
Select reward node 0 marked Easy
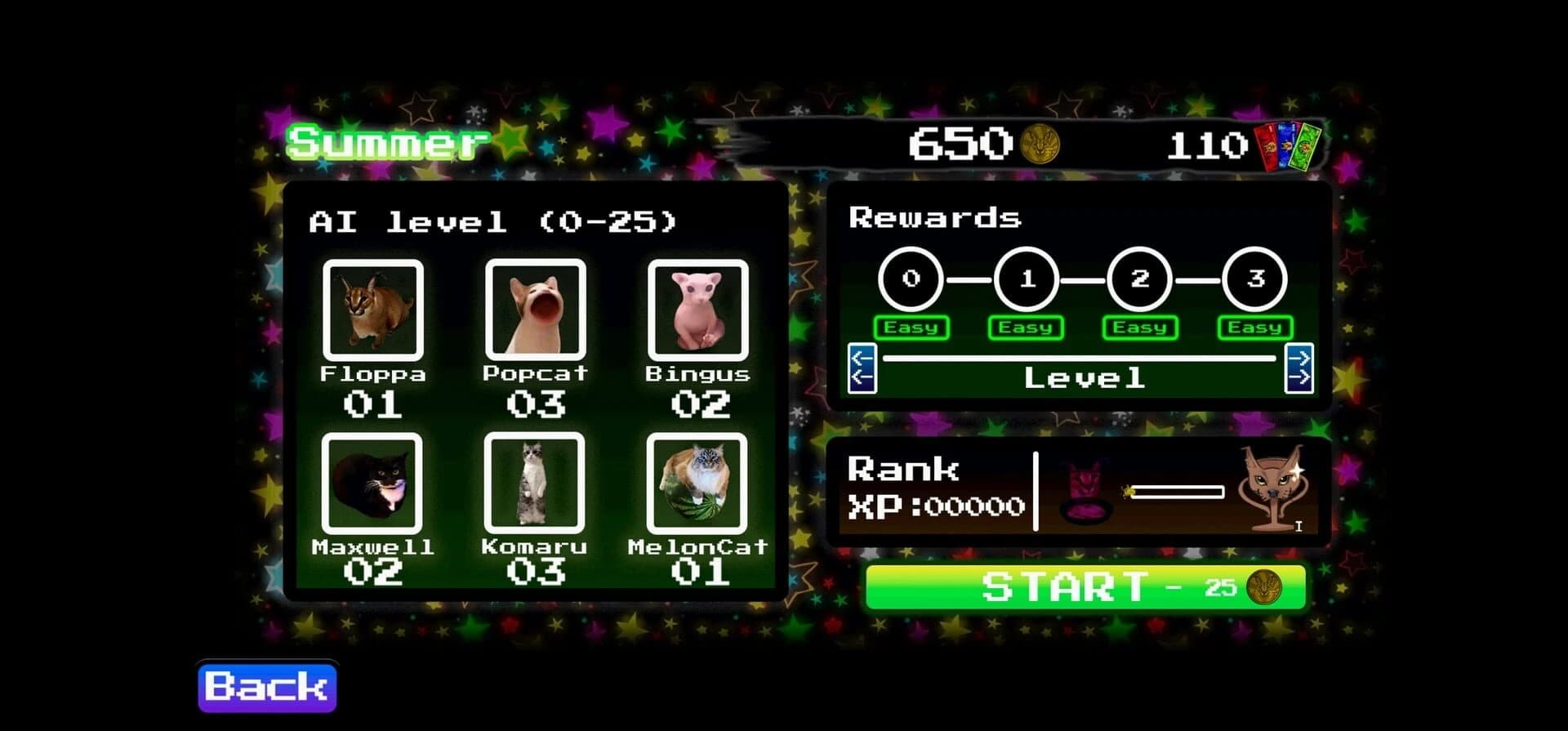pos(912,280)
